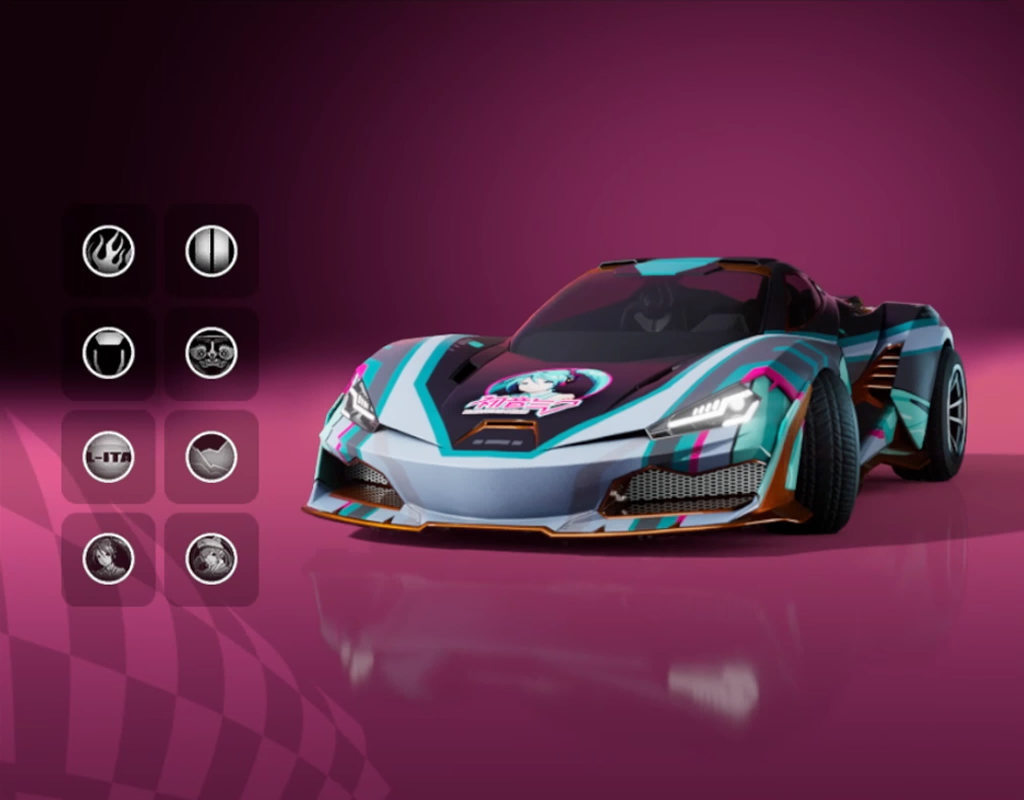
Task: Apply the L-ITA text decal
Action: (108, 457)
